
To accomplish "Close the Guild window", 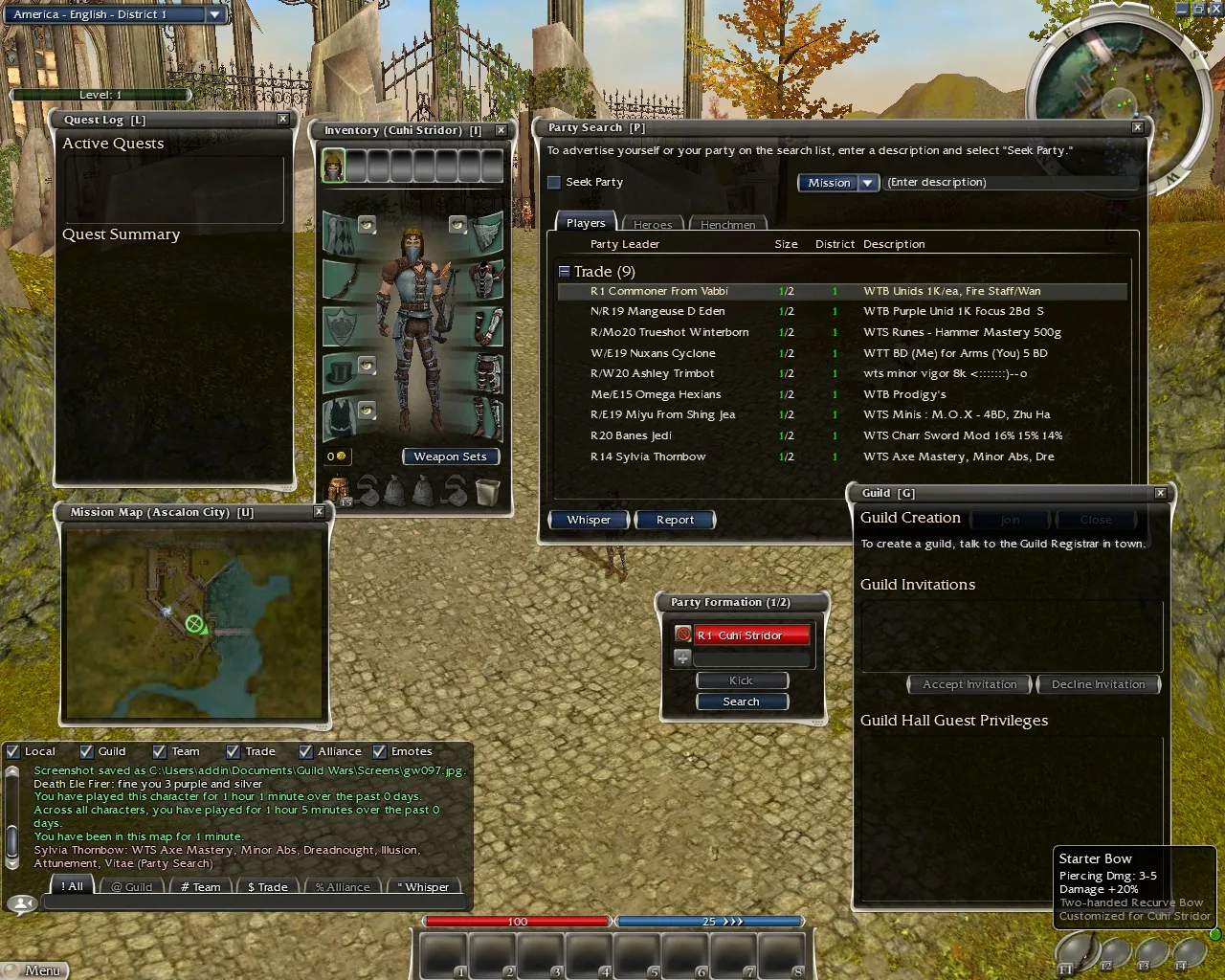I will click(x=1160, y=493).
